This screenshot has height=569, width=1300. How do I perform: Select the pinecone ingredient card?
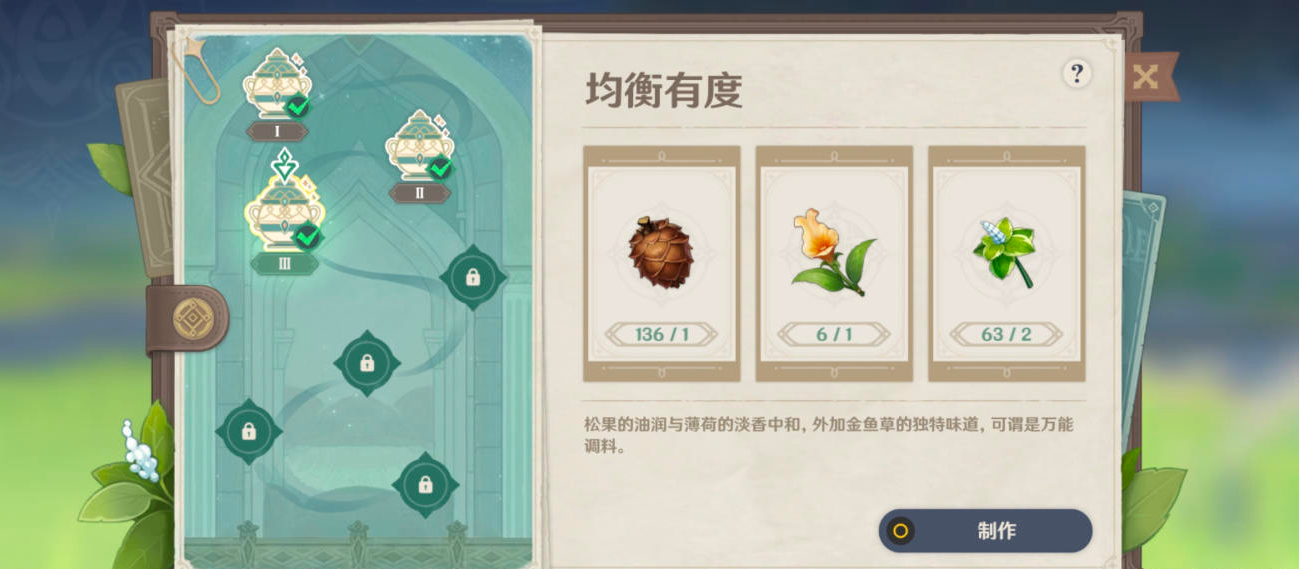click(x=661, y=263)
